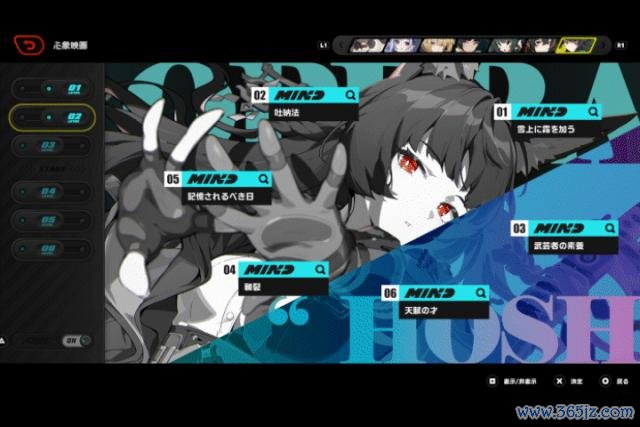This screenshot has height=427, width=640.
Task: Show MIND 06 node 天賦の才
Action: [x=435, y=300]
